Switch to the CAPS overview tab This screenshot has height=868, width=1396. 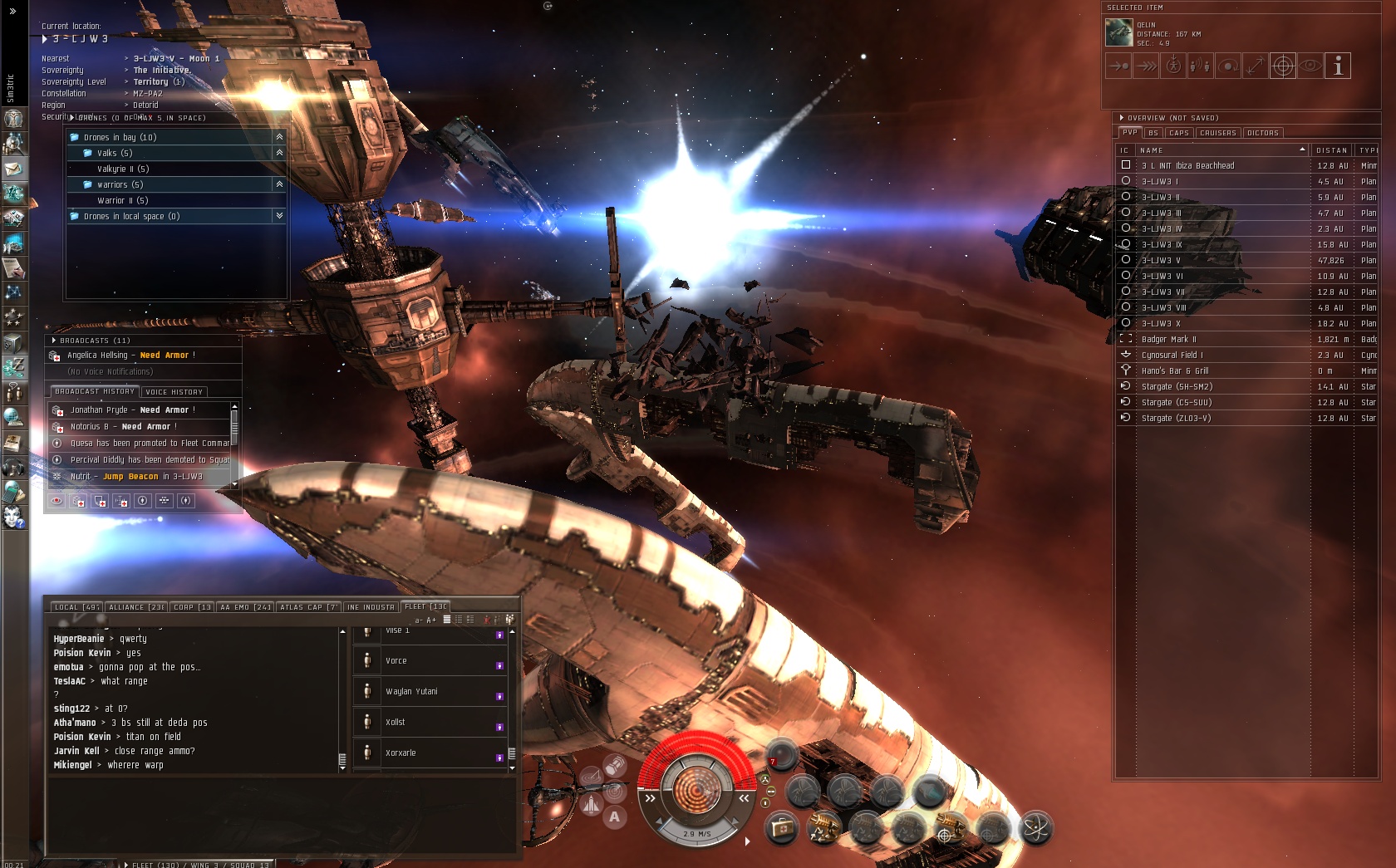(1178, 133)
